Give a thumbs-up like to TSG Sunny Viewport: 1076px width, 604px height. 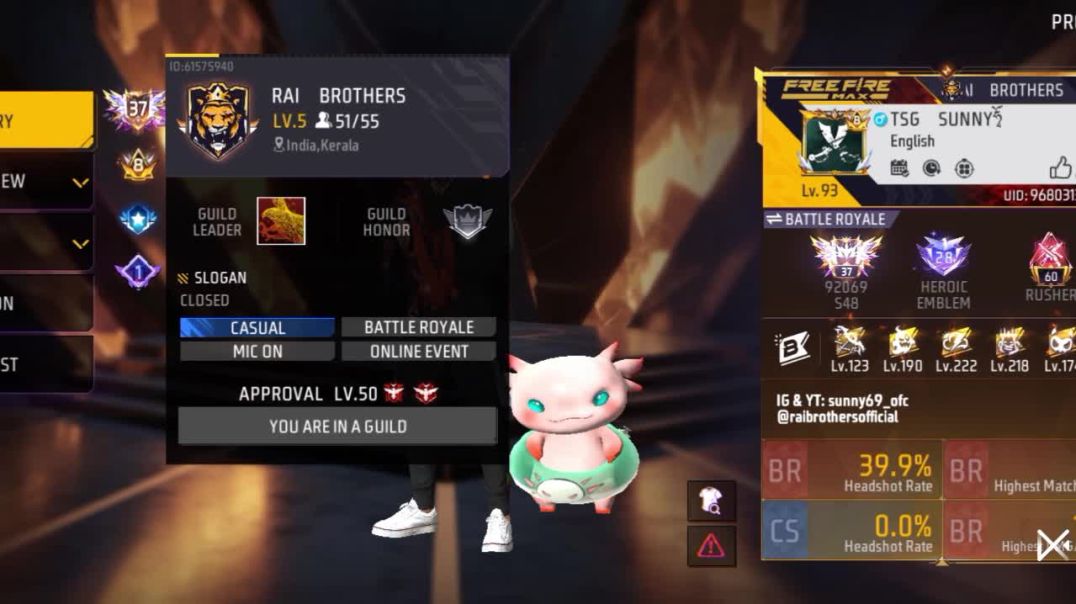coord(1060,168)
